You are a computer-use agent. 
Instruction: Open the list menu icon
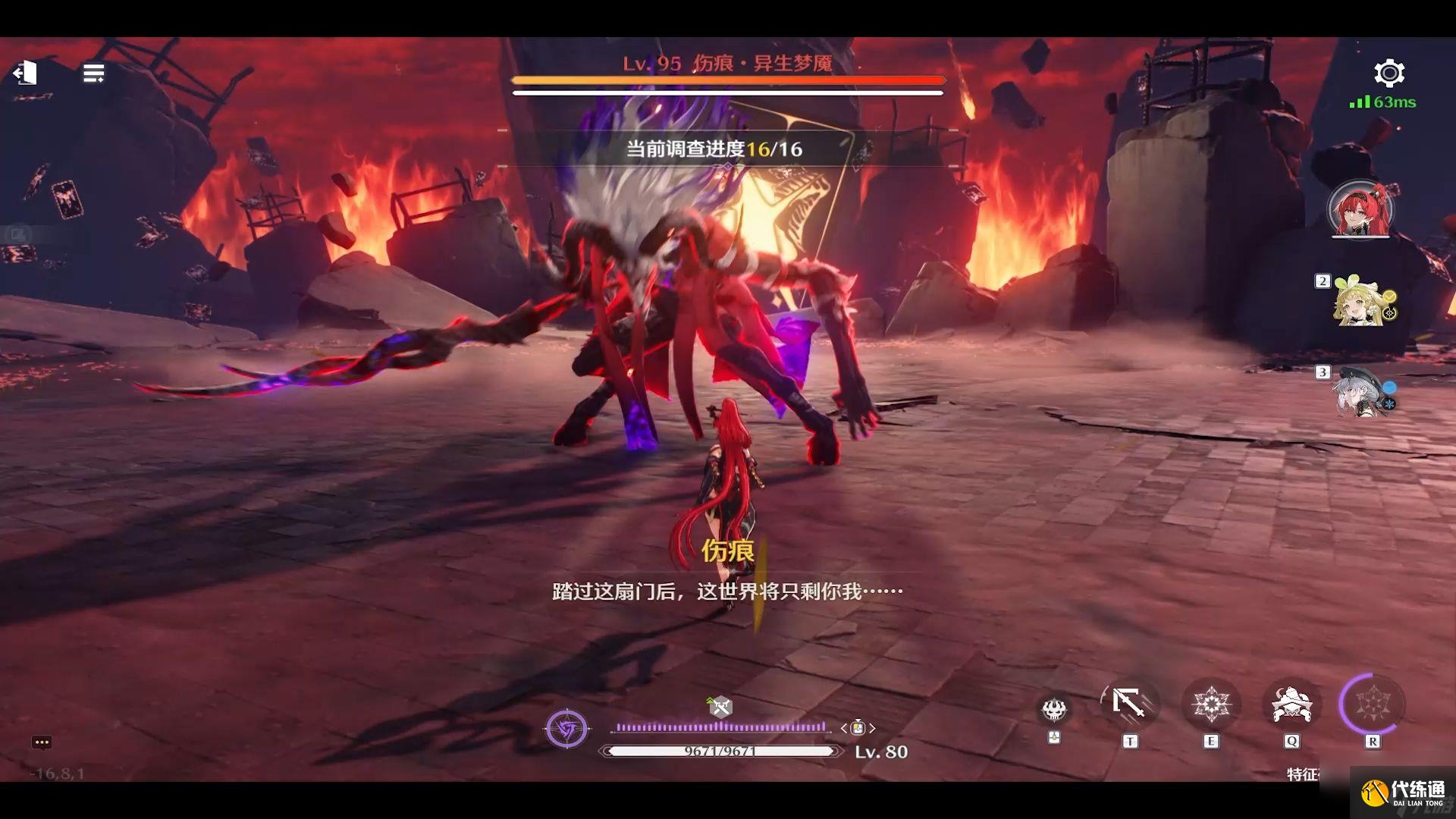click(93, 74)
